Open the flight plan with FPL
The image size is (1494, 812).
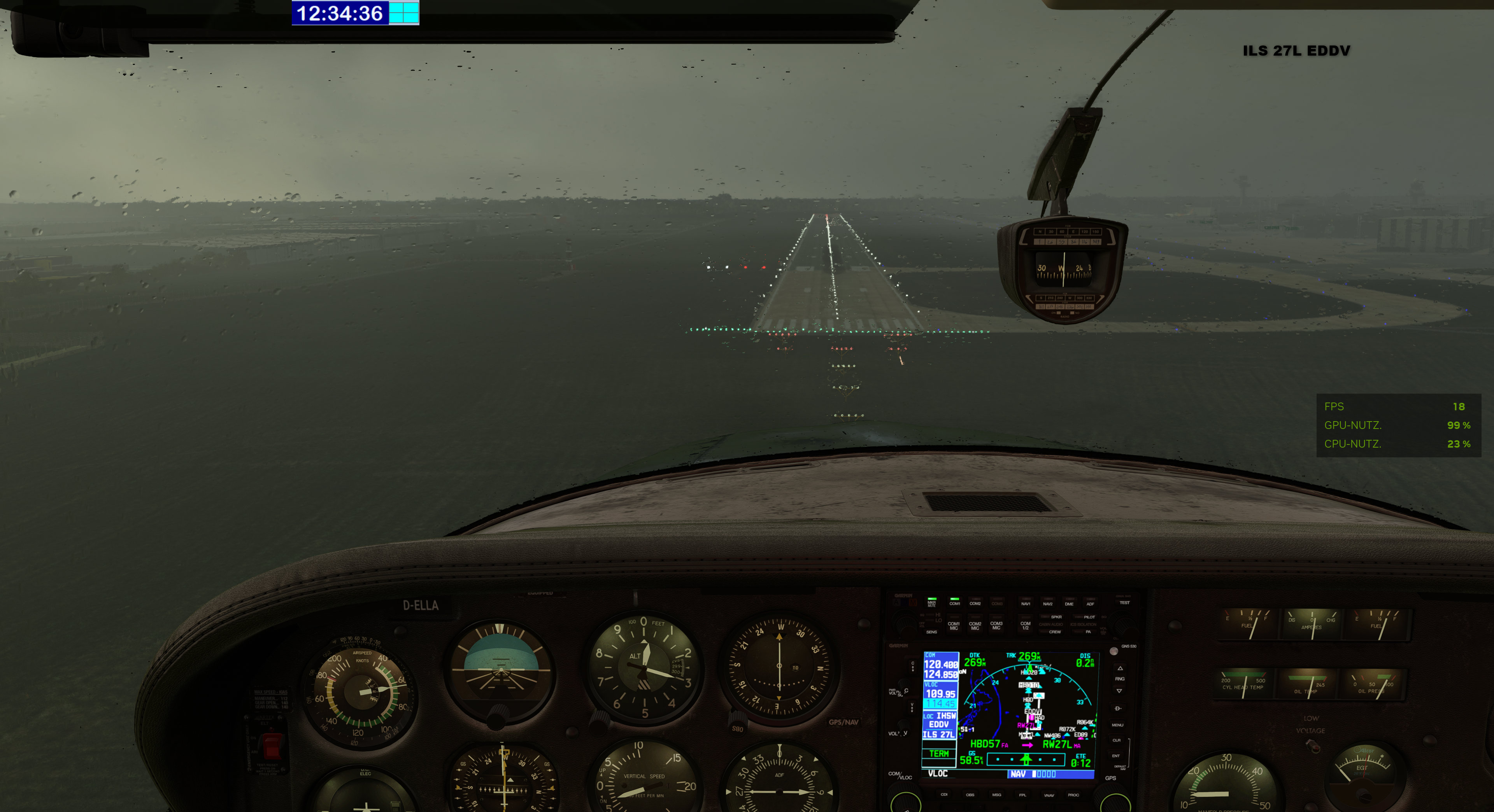tap(1022, 794)
